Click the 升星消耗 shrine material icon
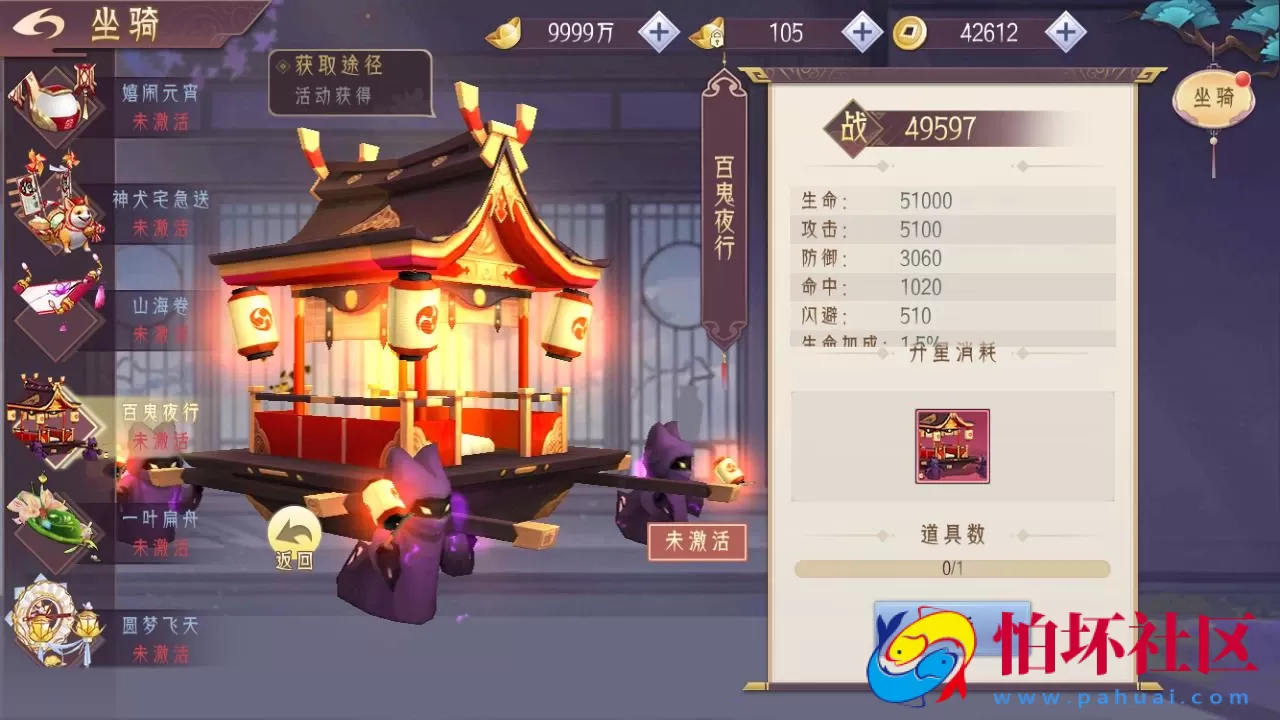The width and height of the screenshot is (1280, 720). [951, 445]
